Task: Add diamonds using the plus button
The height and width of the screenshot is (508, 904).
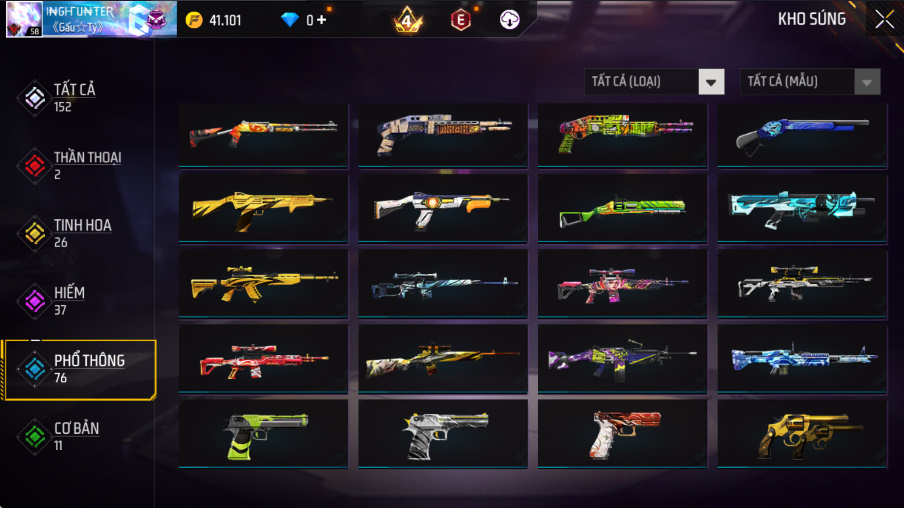Action: point(322,20)
